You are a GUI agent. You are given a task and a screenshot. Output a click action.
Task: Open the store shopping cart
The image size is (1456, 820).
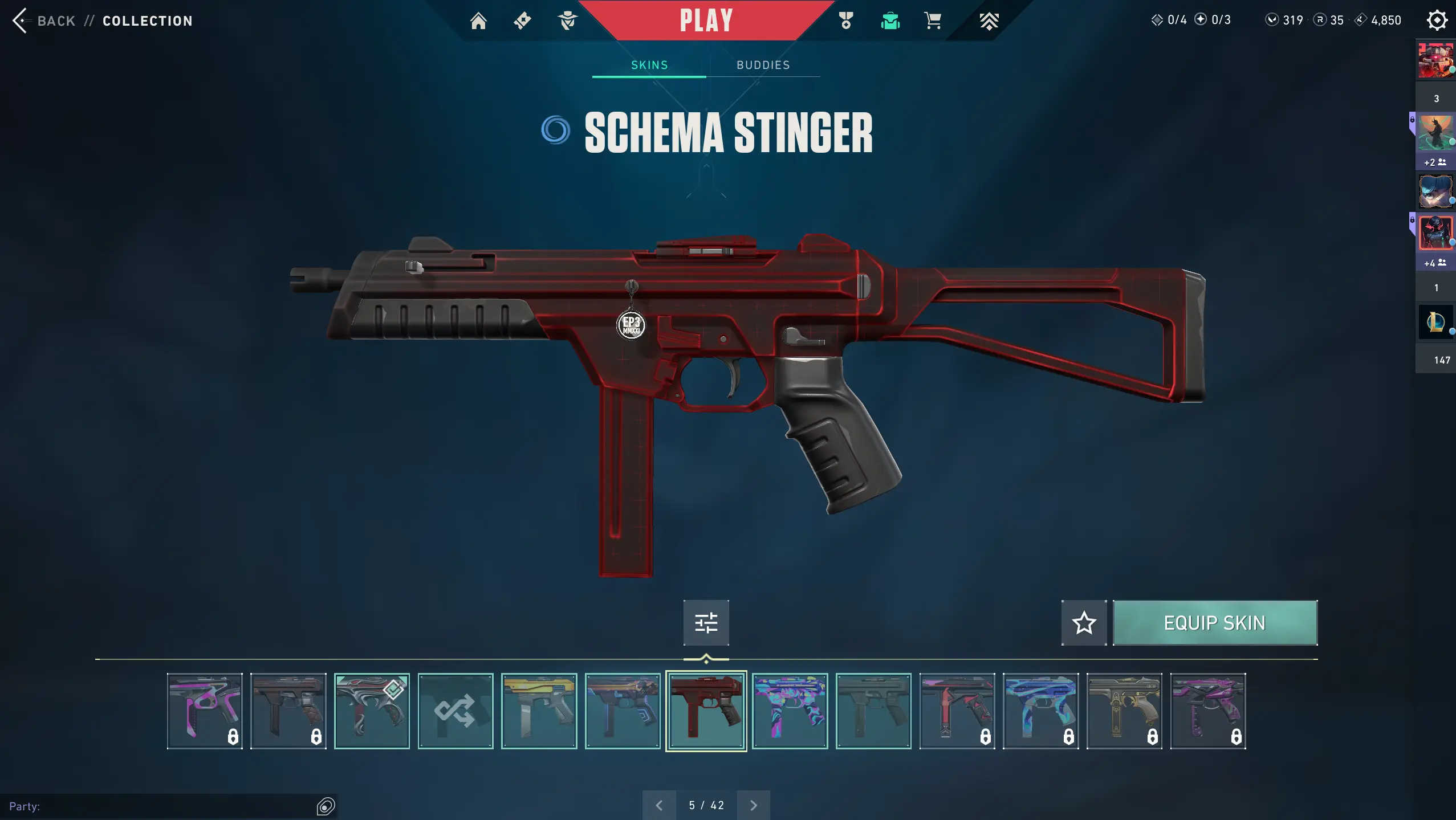[933, 21]
